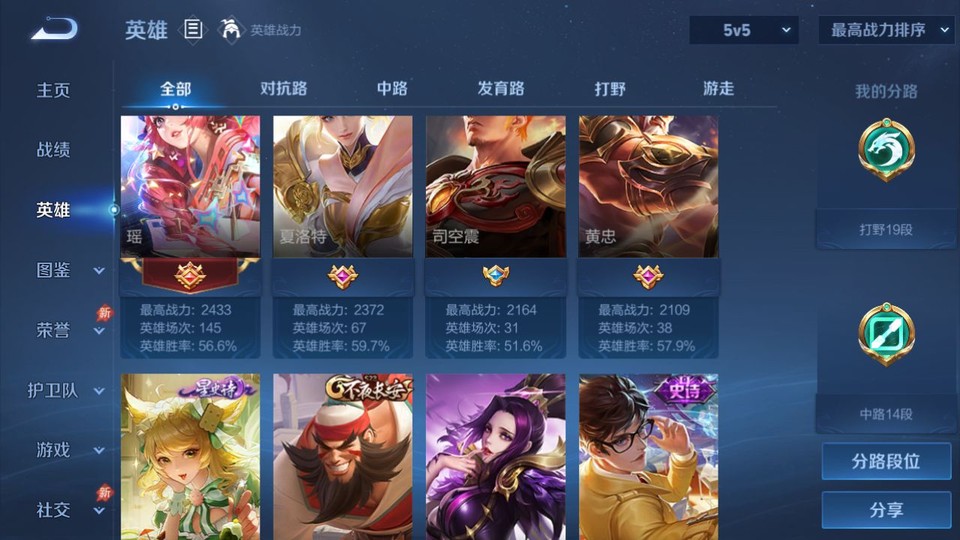Switch to the 中路 tab
Screen dimensions: 960x540
coord(392,89)
